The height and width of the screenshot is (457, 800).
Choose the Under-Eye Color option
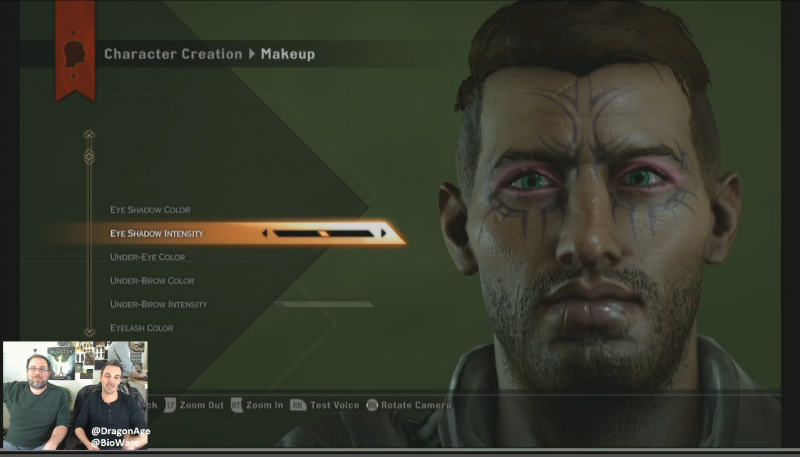pos(147,258)
